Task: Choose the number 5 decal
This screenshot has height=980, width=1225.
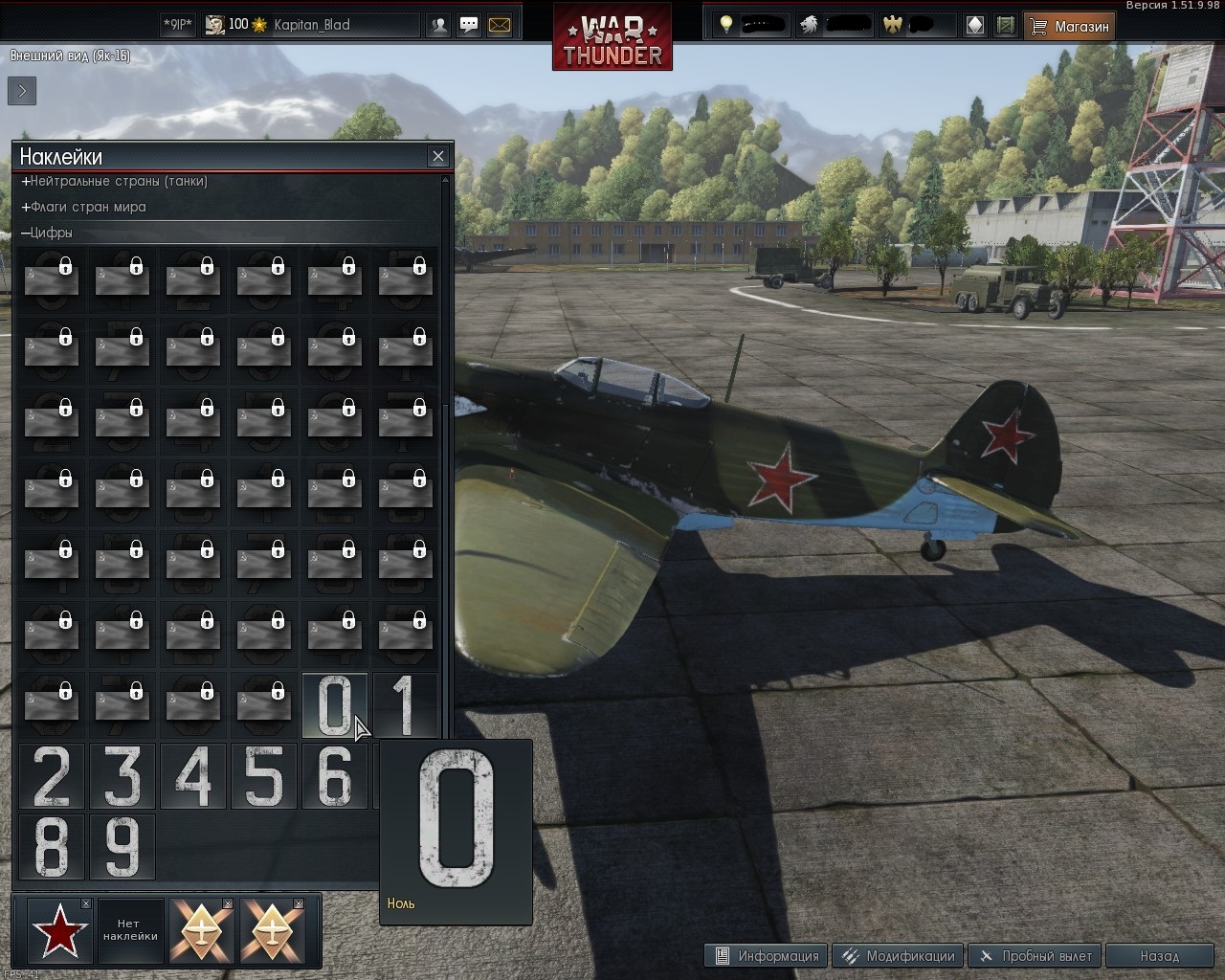Action: (x=264, y=776)
